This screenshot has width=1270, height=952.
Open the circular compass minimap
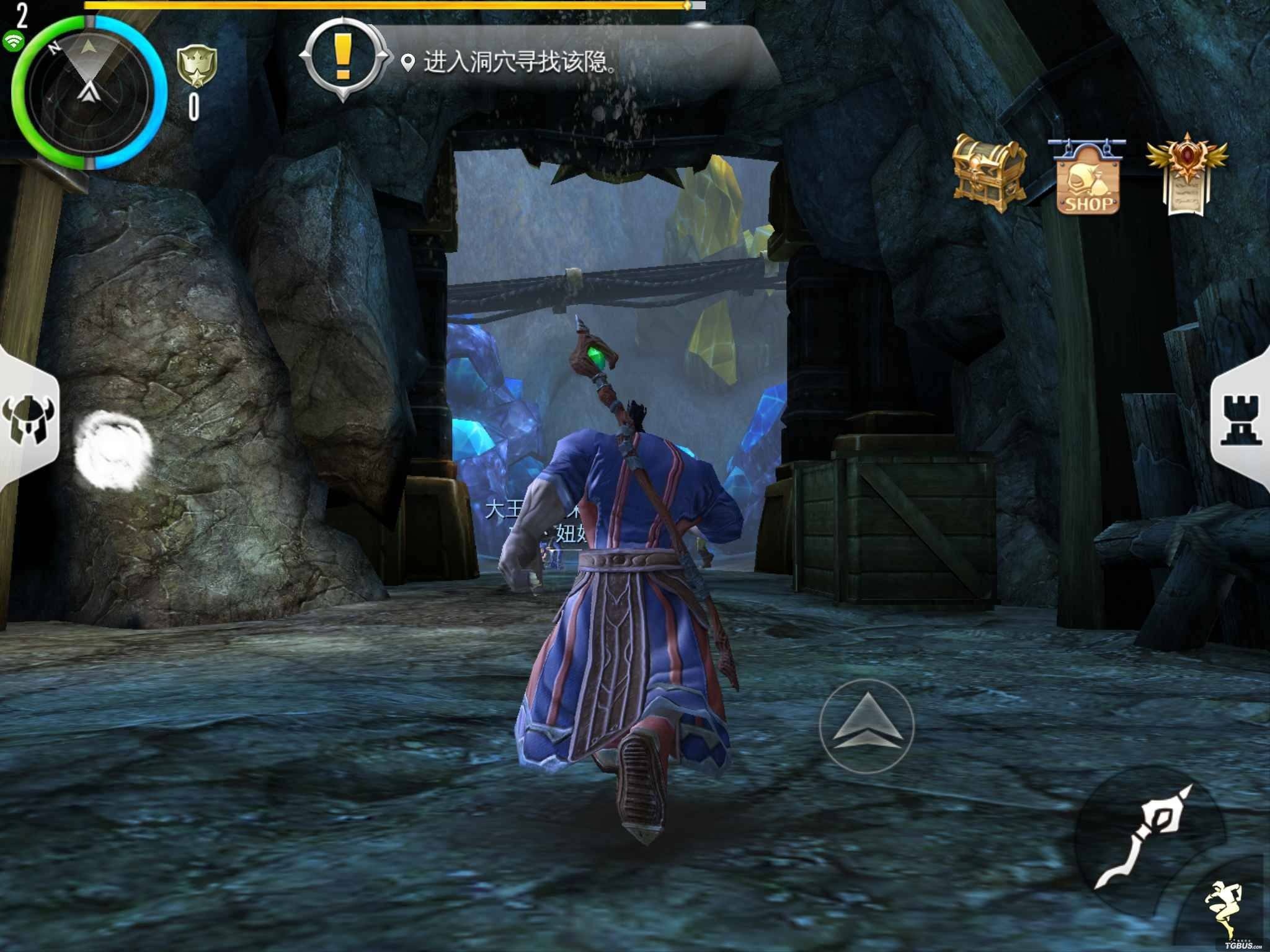tap(89, 92)
